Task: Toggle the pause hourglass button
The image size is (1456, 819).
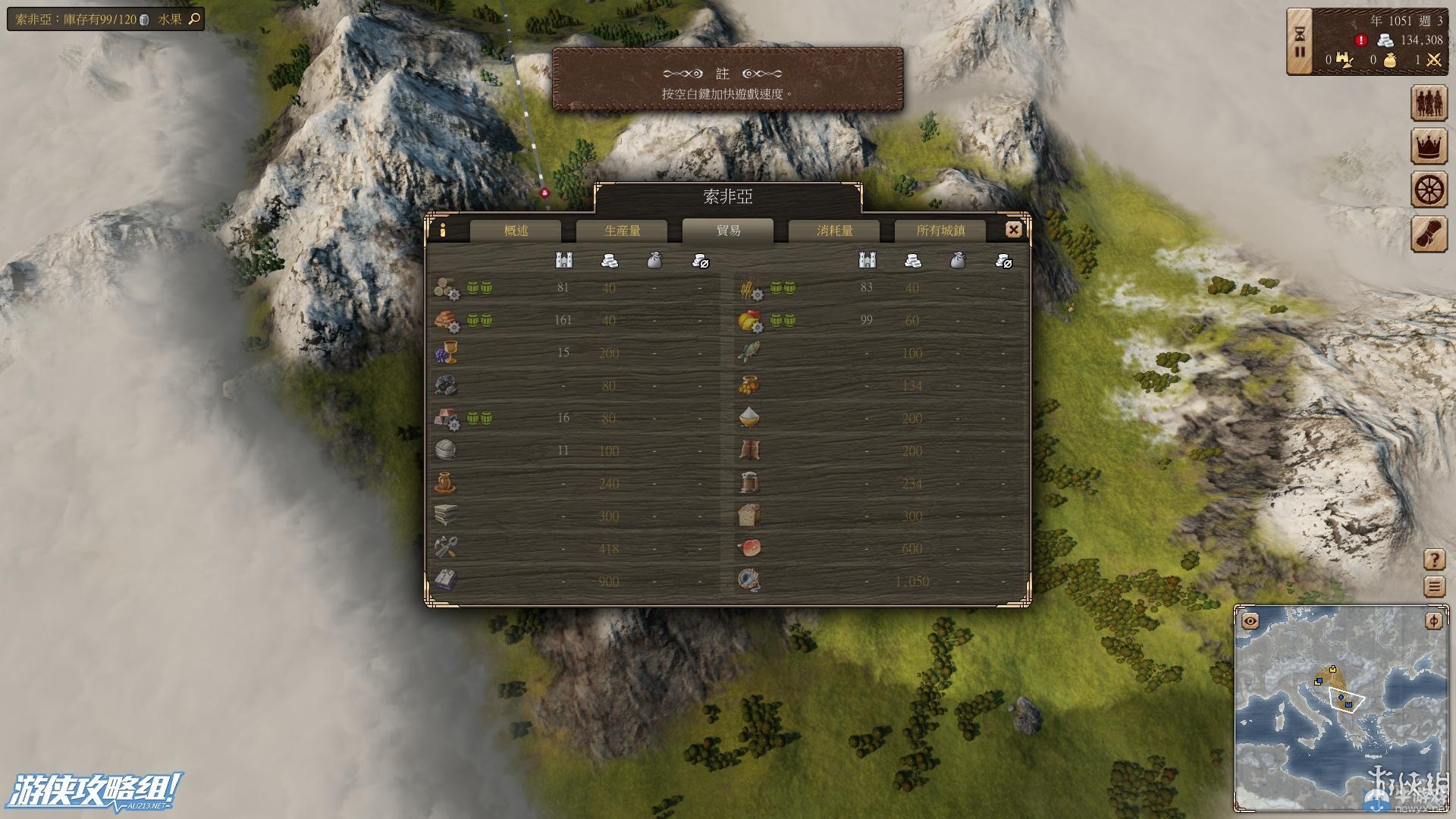Action: tap(1300, 42)
